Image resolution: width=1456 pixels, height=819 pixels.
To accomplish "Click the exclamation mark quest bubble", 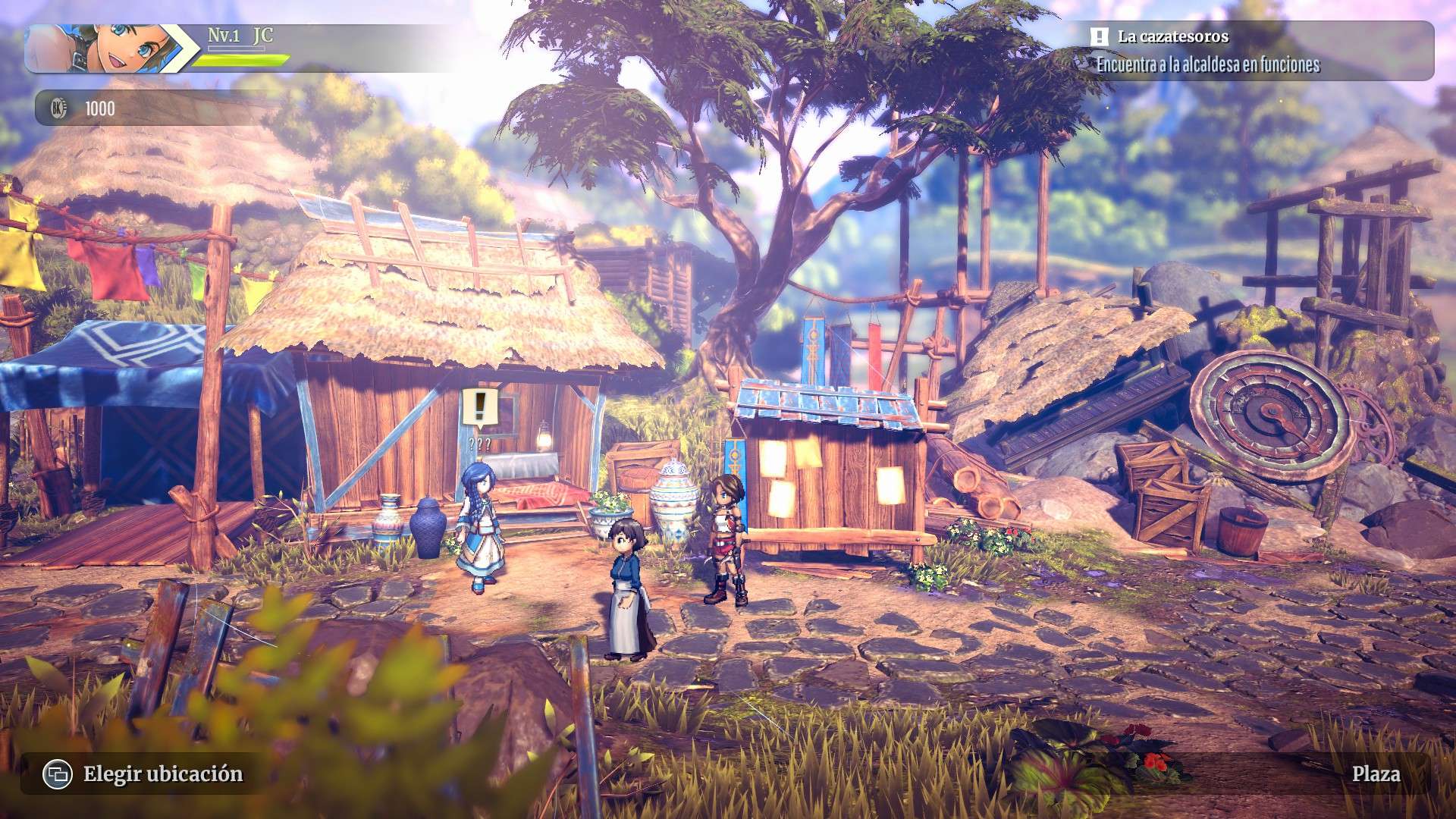I will coord(479,409).
